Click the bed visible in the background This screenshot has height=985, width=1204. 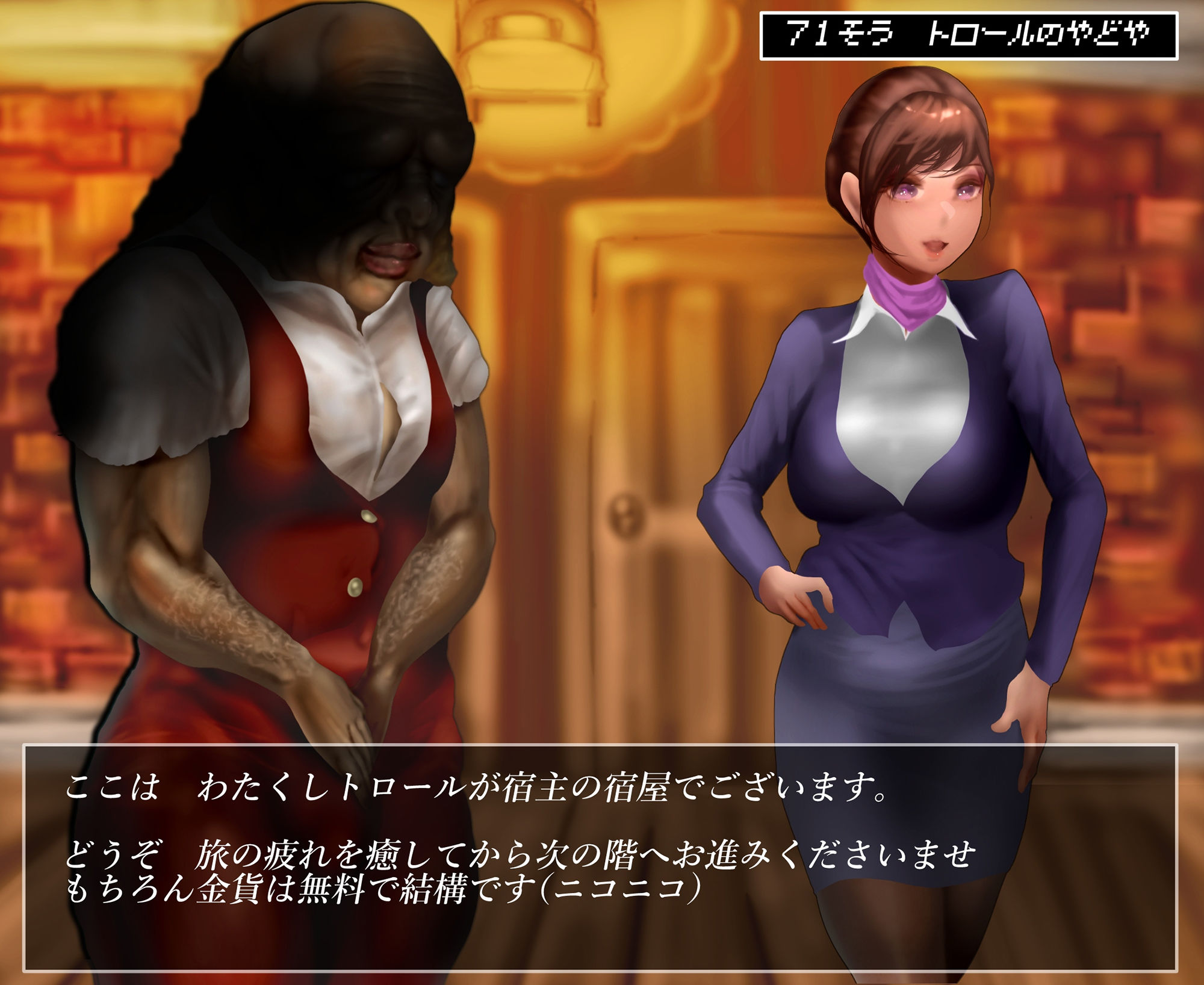(x=530, y=66)
